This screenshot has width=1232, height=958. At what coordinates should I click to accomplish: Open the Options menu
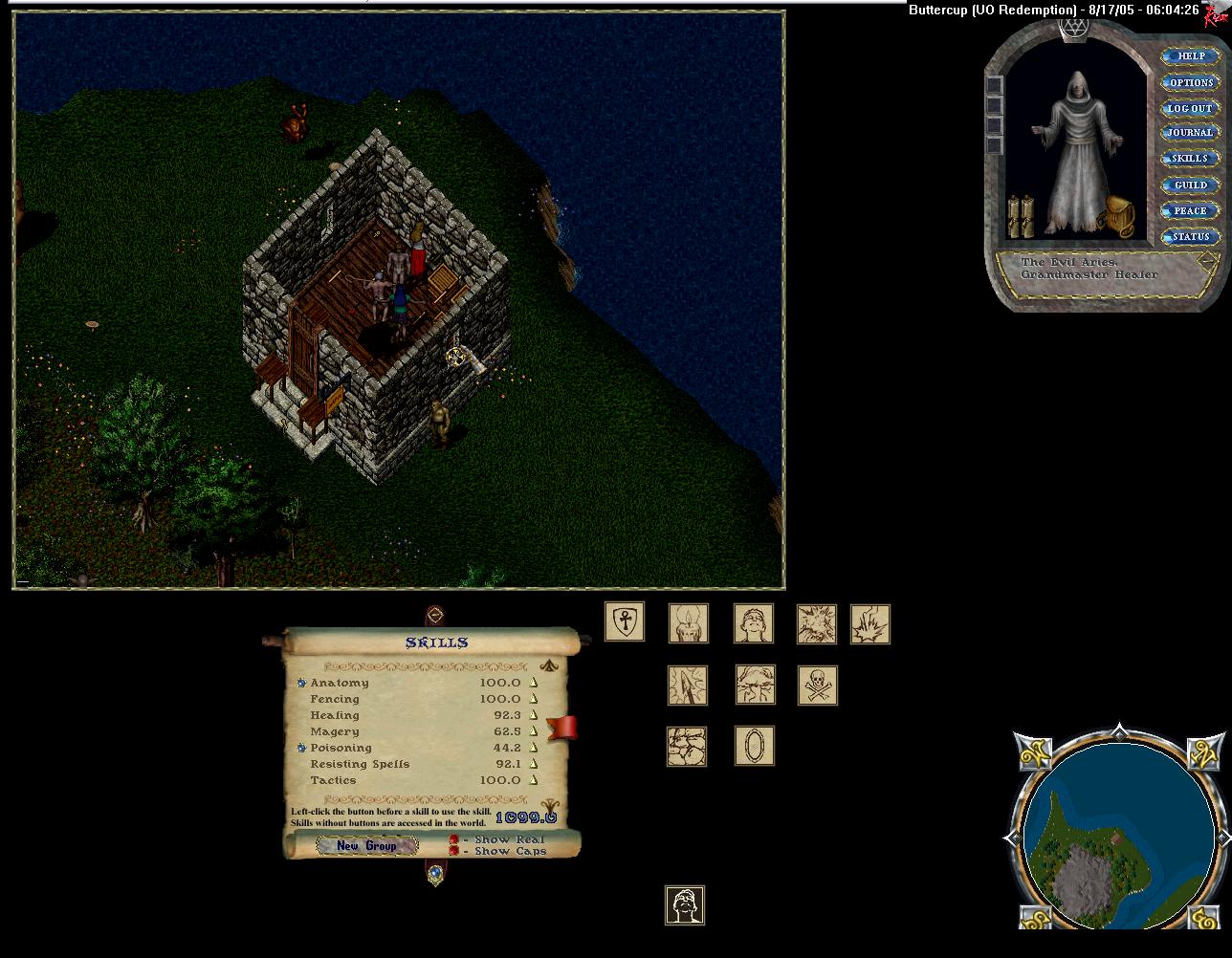click(1191, 82)
